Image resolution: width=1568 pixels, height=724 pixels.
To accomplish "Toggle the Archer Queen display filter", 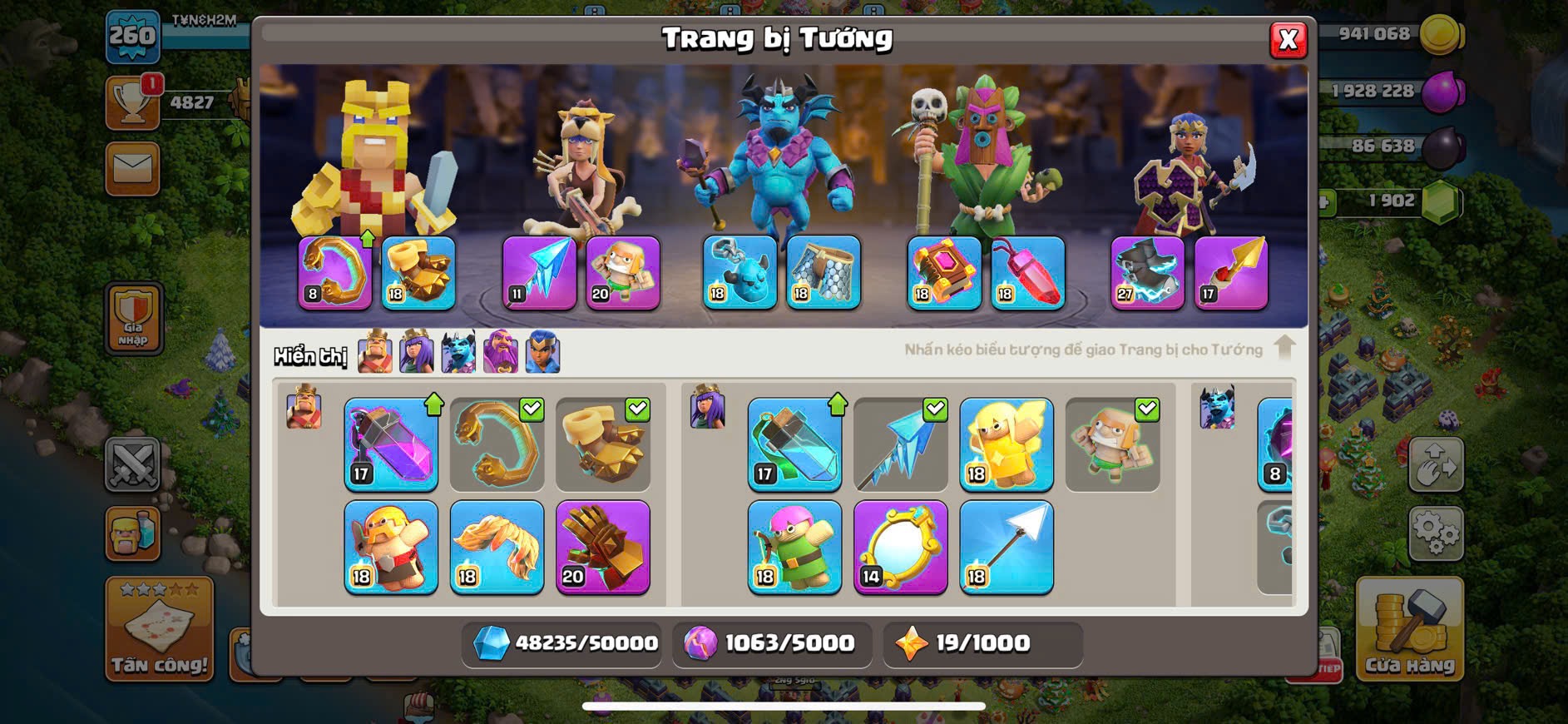I will 417,352.
